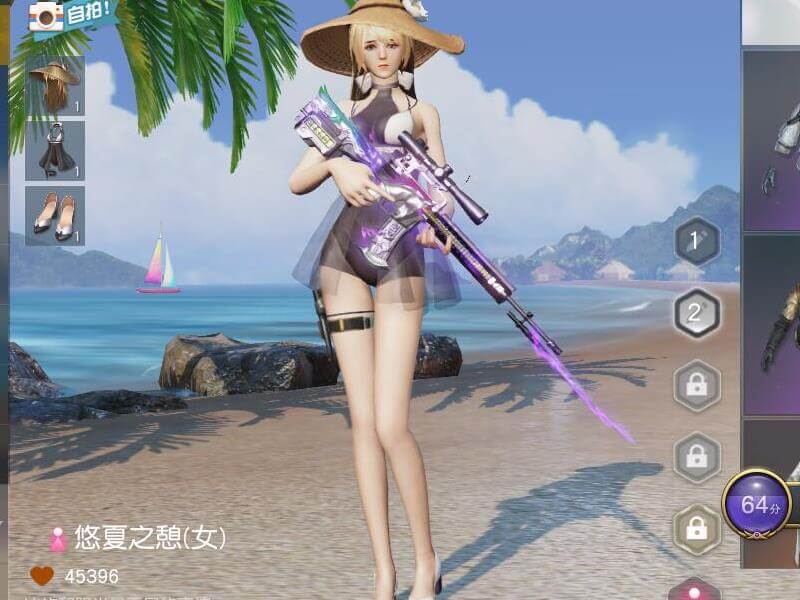Image resolution: width=800 pixels, height=600 pixels.
Task: Choose the dark gloved outfit thumbnail
Action: [773, 325]
